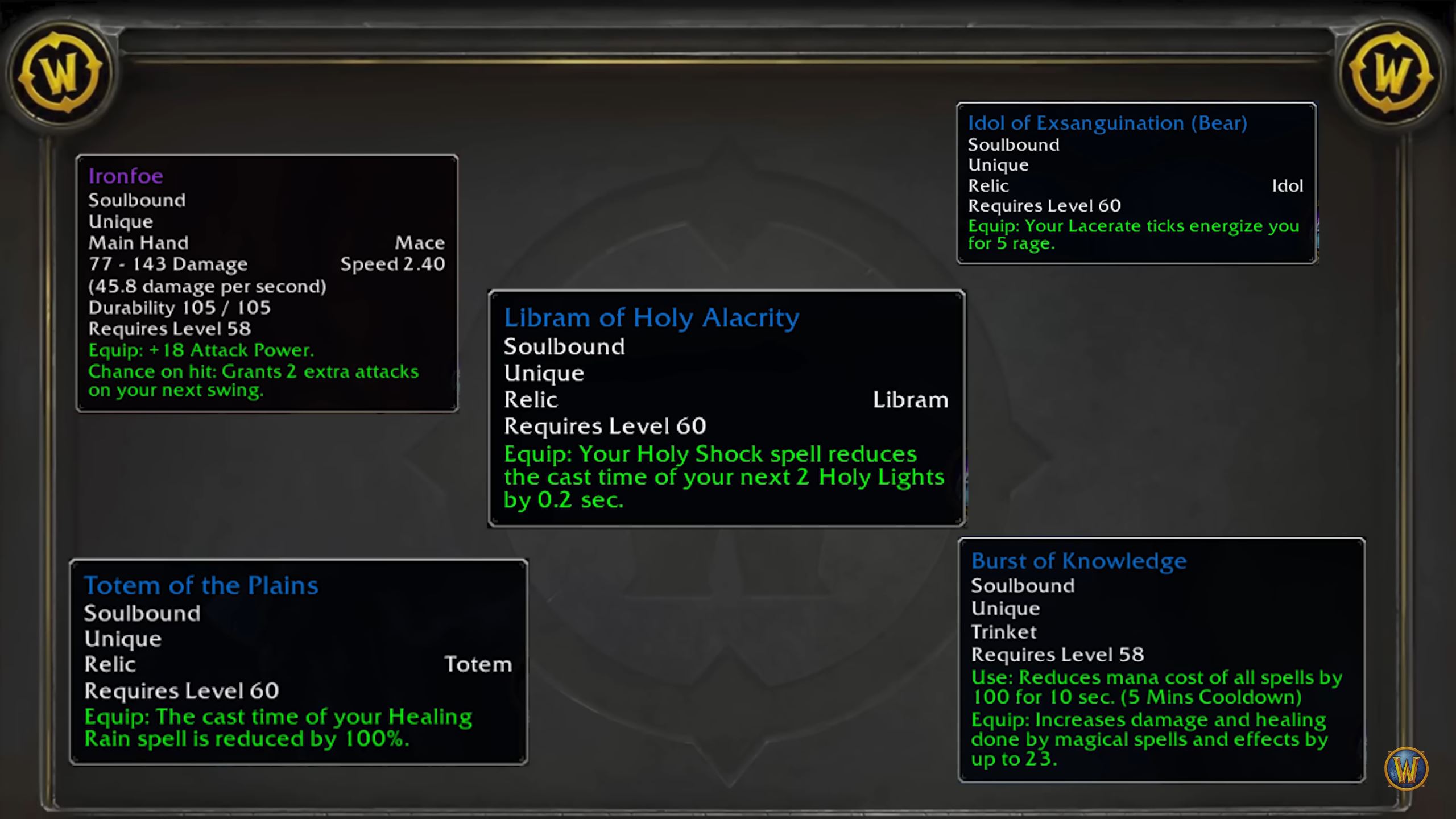The width and height of the screenshot is (1456, 819).
Task: Click the Ironfoe tooltip panel
Action: [x=267, y=279]
